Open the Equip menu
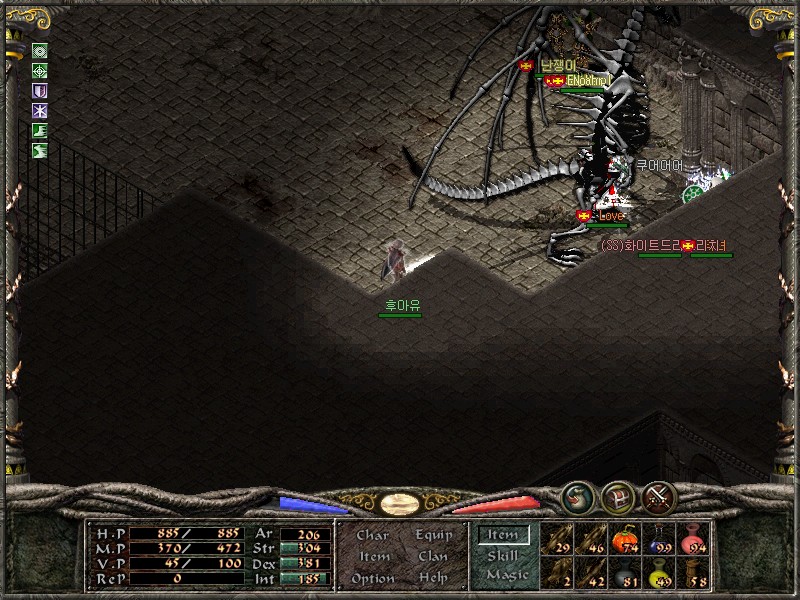This screenshot has width=800, height=600. point(432,535)
